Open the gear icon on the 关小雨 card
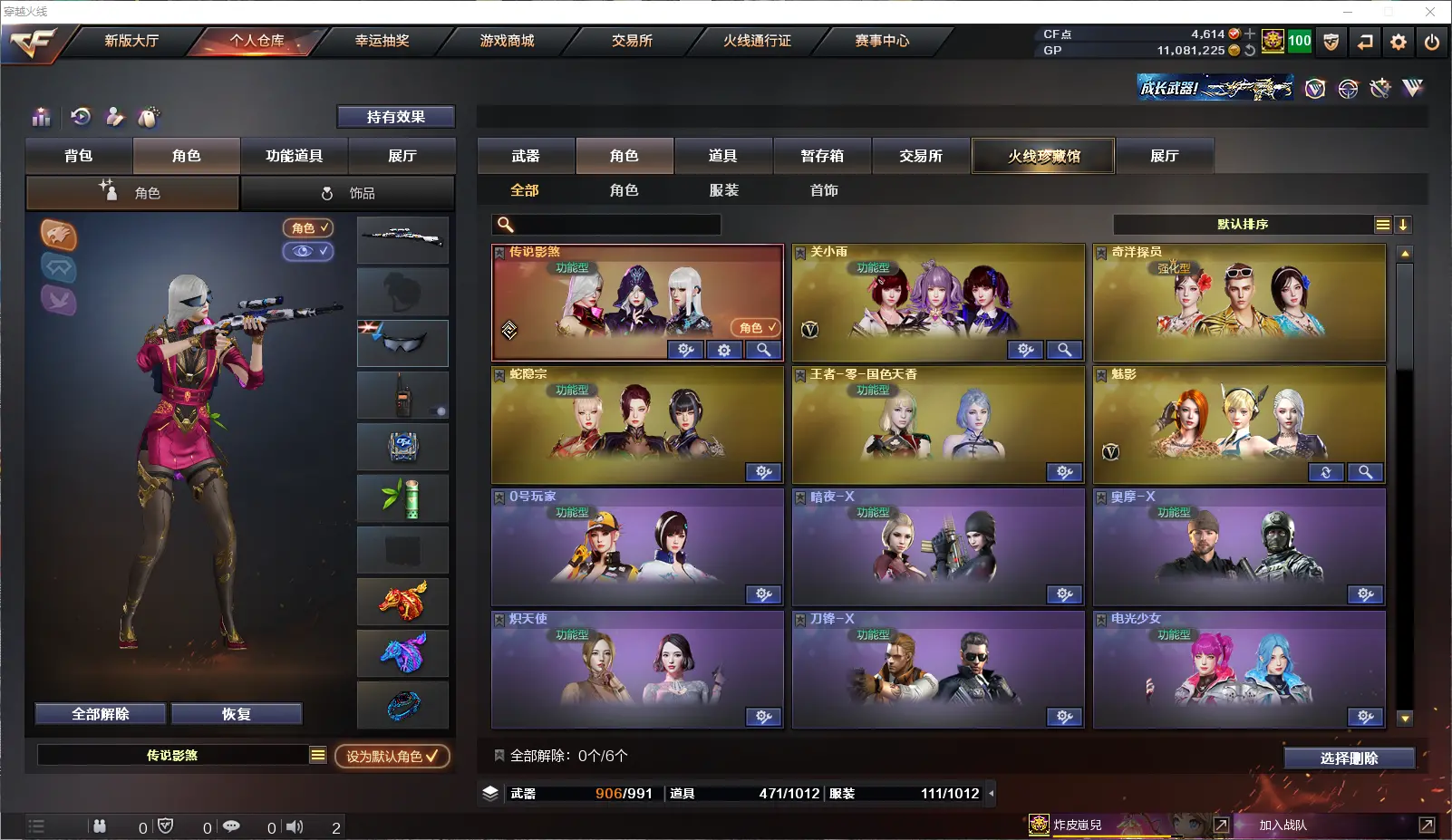This screenshot has width=1452, height=840. pos(1023,350)
